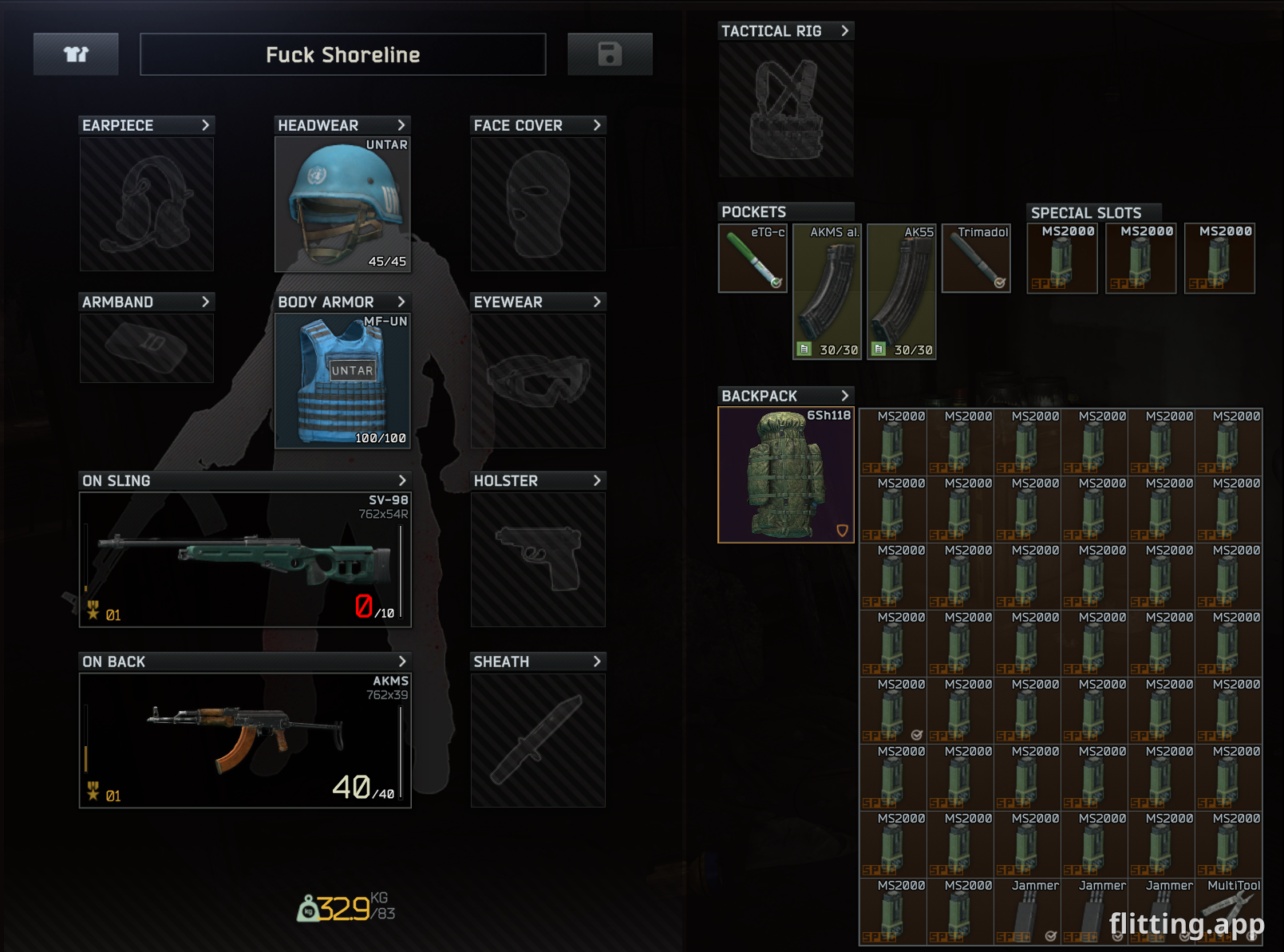Expand the Sheath slot header
1284x952 pixels.
(x=597, y=662)
